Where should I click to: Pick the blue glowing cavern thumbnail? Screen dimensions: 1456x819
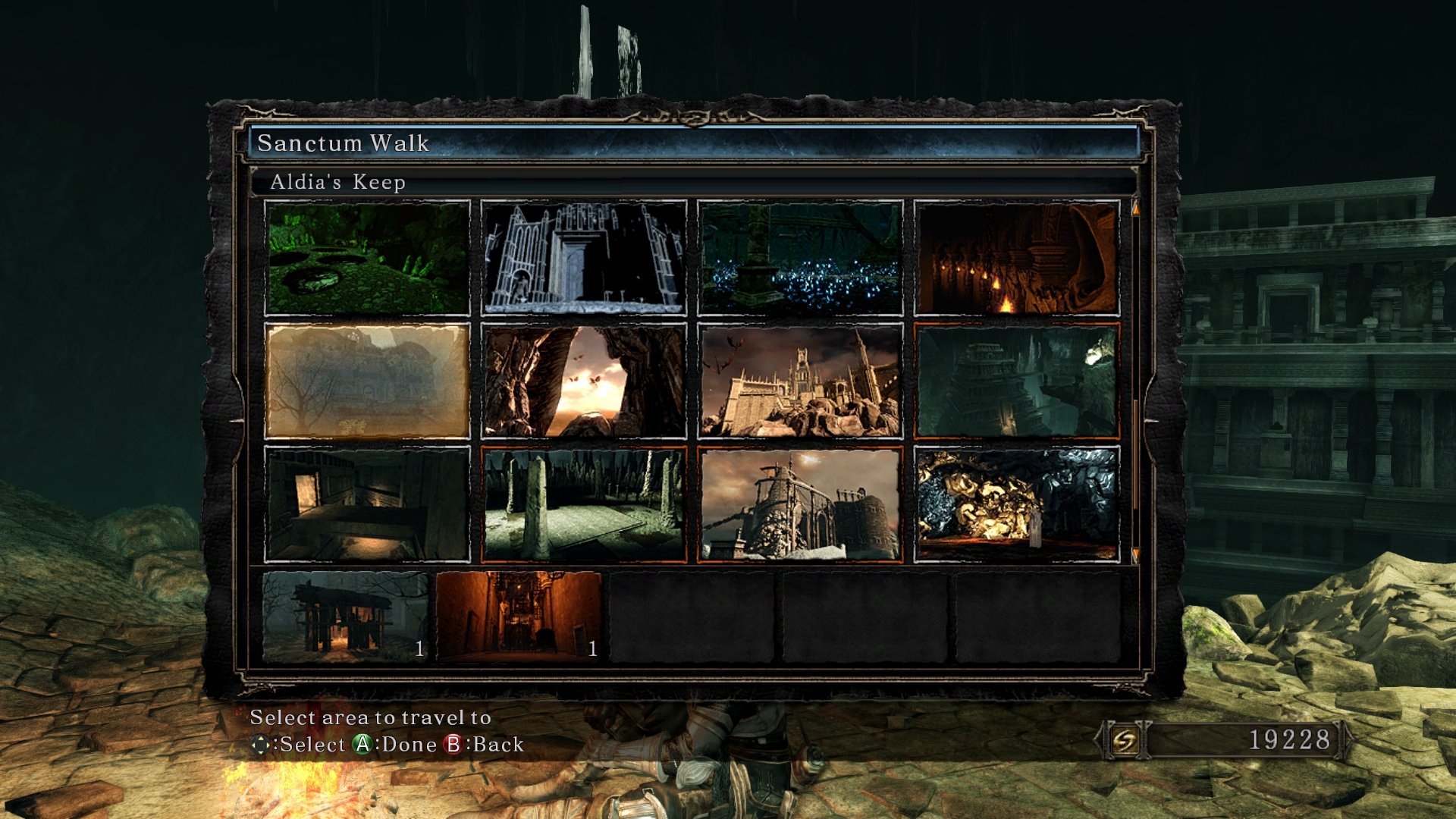pyautogui.click(x=800, y=258)
